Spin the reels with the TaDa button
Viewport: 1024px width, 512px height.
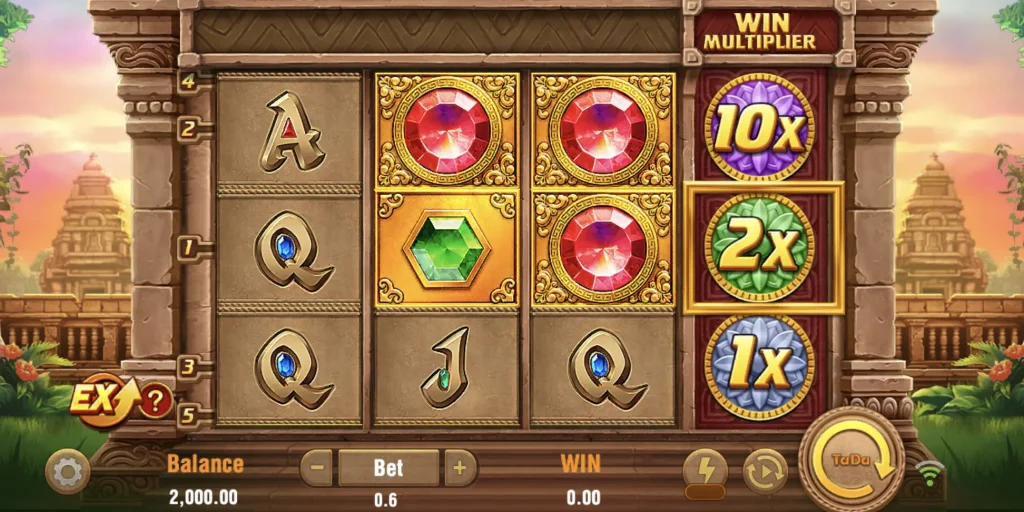pos(851,460)
